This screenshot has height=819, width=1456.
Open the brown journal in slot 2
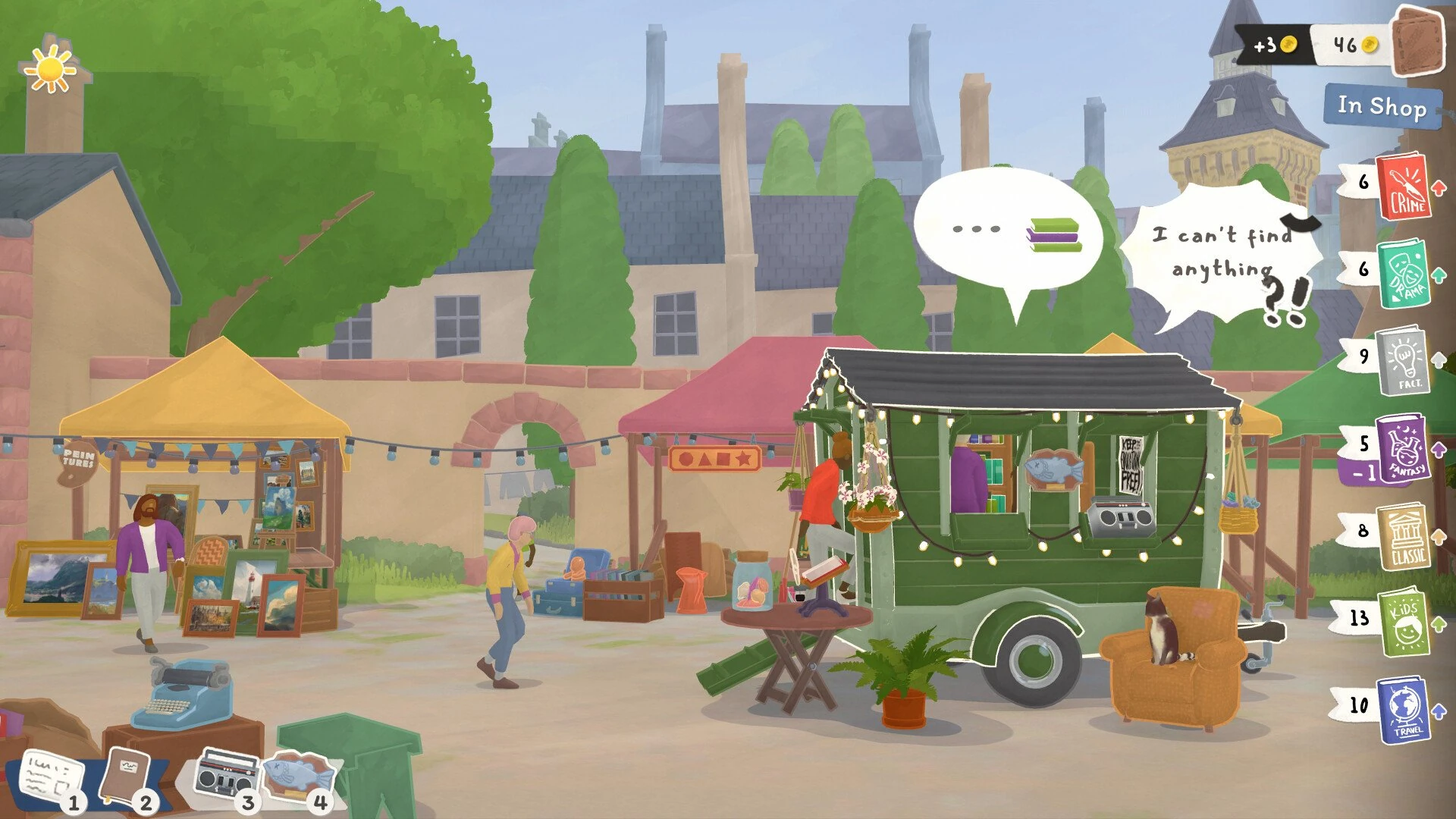coord(124,775)
